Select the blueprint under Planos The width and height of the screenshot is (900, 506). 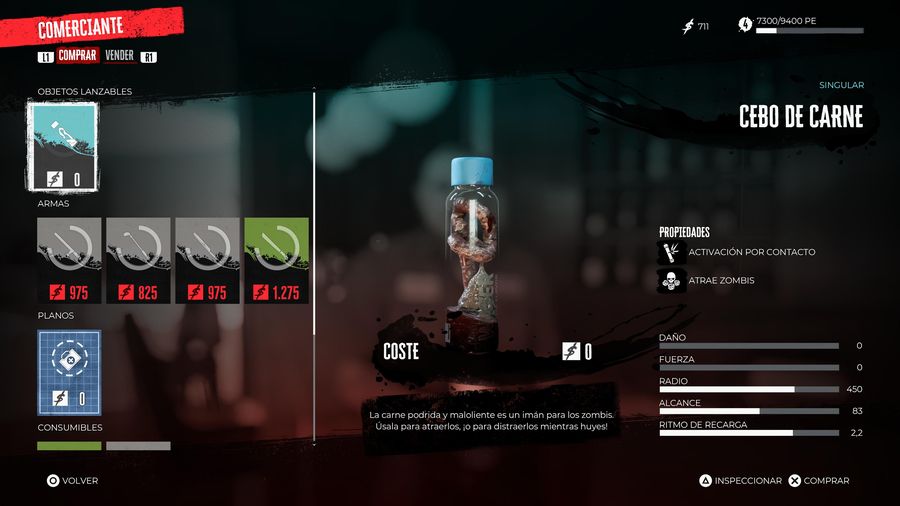[69, 372]
